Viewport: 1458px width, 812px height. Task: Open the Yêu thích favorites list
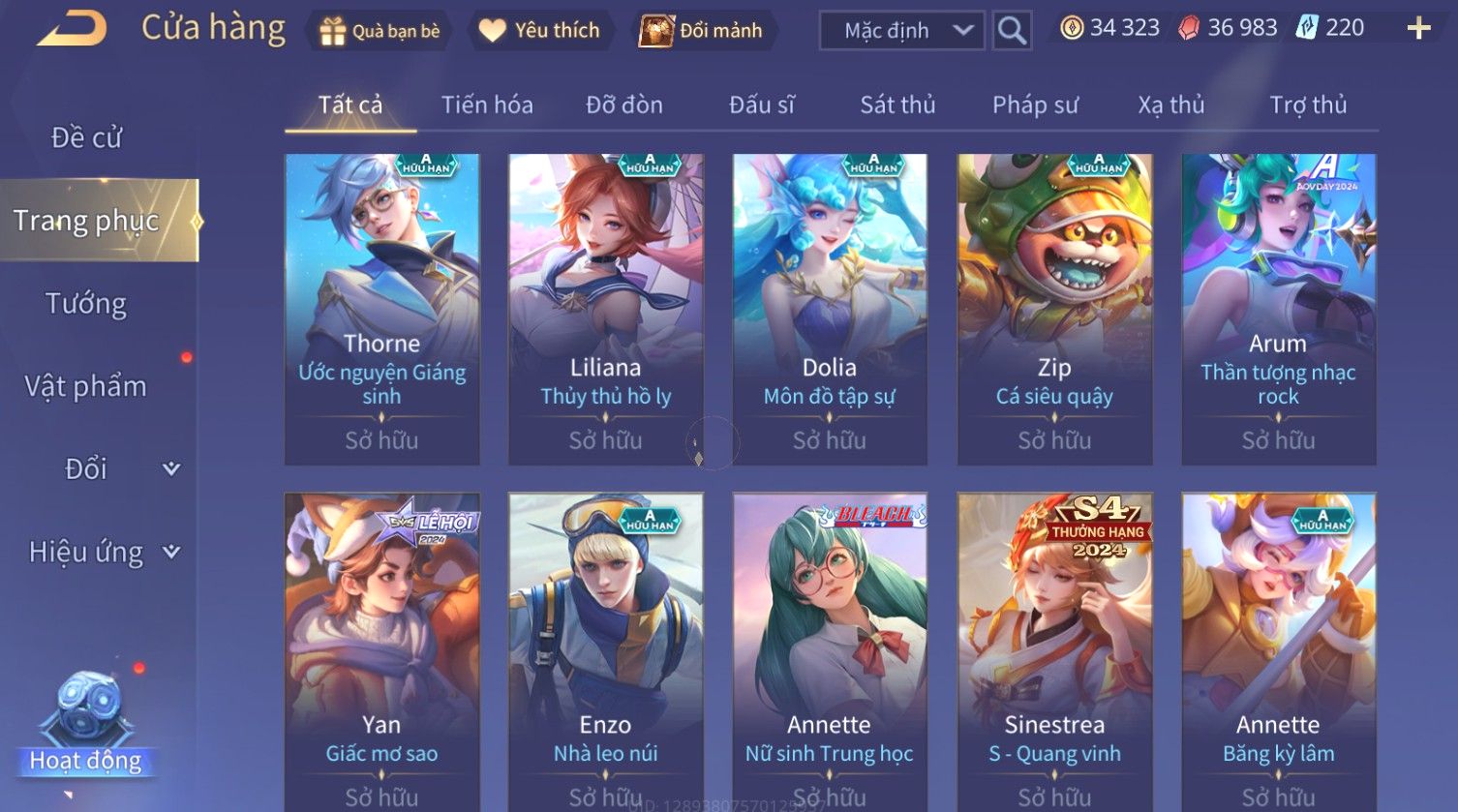540,31
